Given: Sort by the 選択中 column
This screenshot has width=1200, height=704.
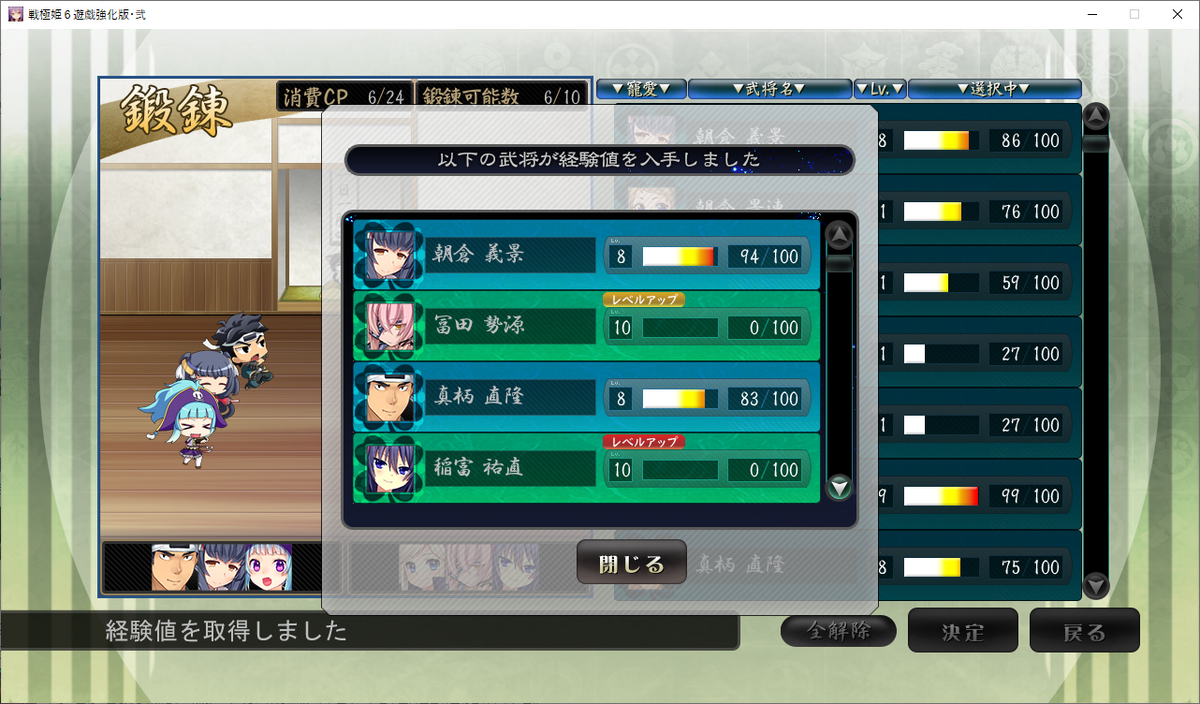Looking at the screenshot, I should tap(994, 89).
